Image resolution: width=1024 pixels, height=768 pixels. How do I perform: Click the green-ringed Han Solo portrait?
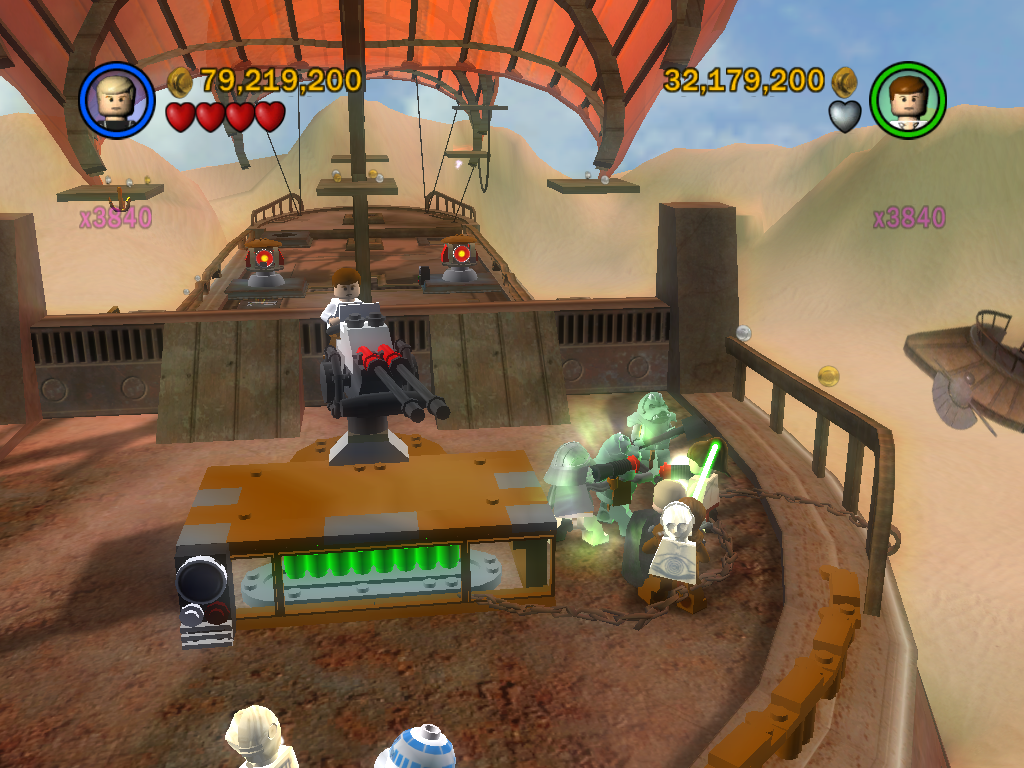pyautogui.click(x=908, y=100)
